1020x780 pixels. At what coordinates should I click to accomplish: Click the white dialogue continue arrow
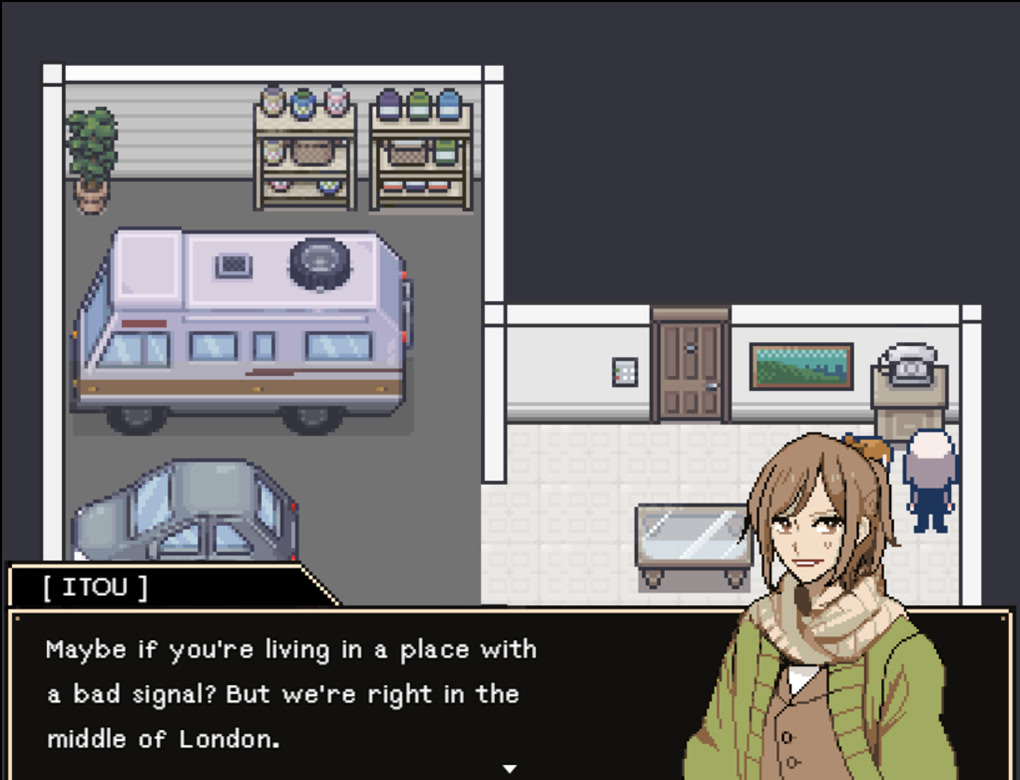point(510,769)
